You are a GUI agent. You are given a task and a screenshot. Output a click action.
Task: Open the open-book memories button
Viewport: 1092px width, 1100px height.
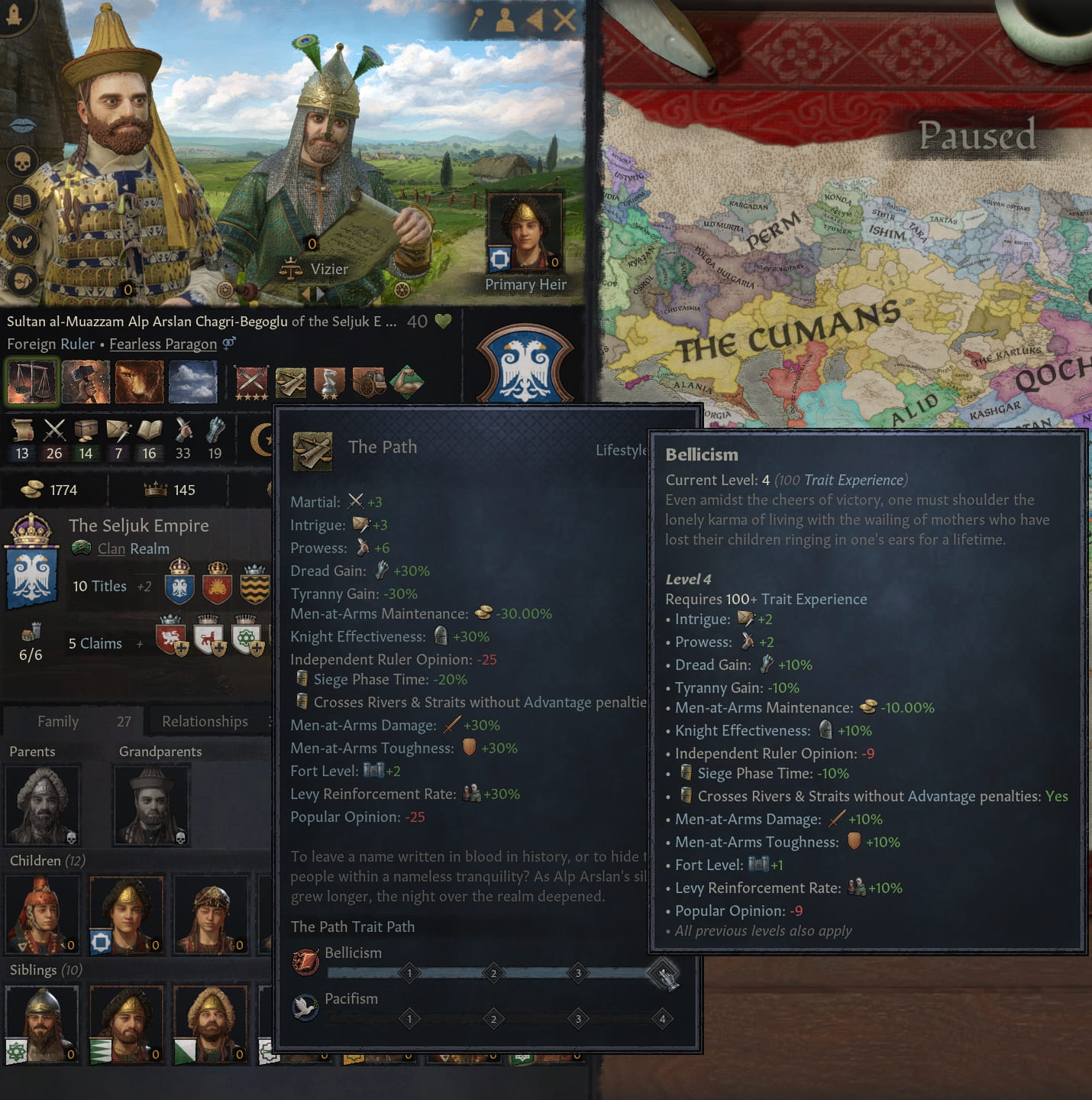[x=22, y=202]
